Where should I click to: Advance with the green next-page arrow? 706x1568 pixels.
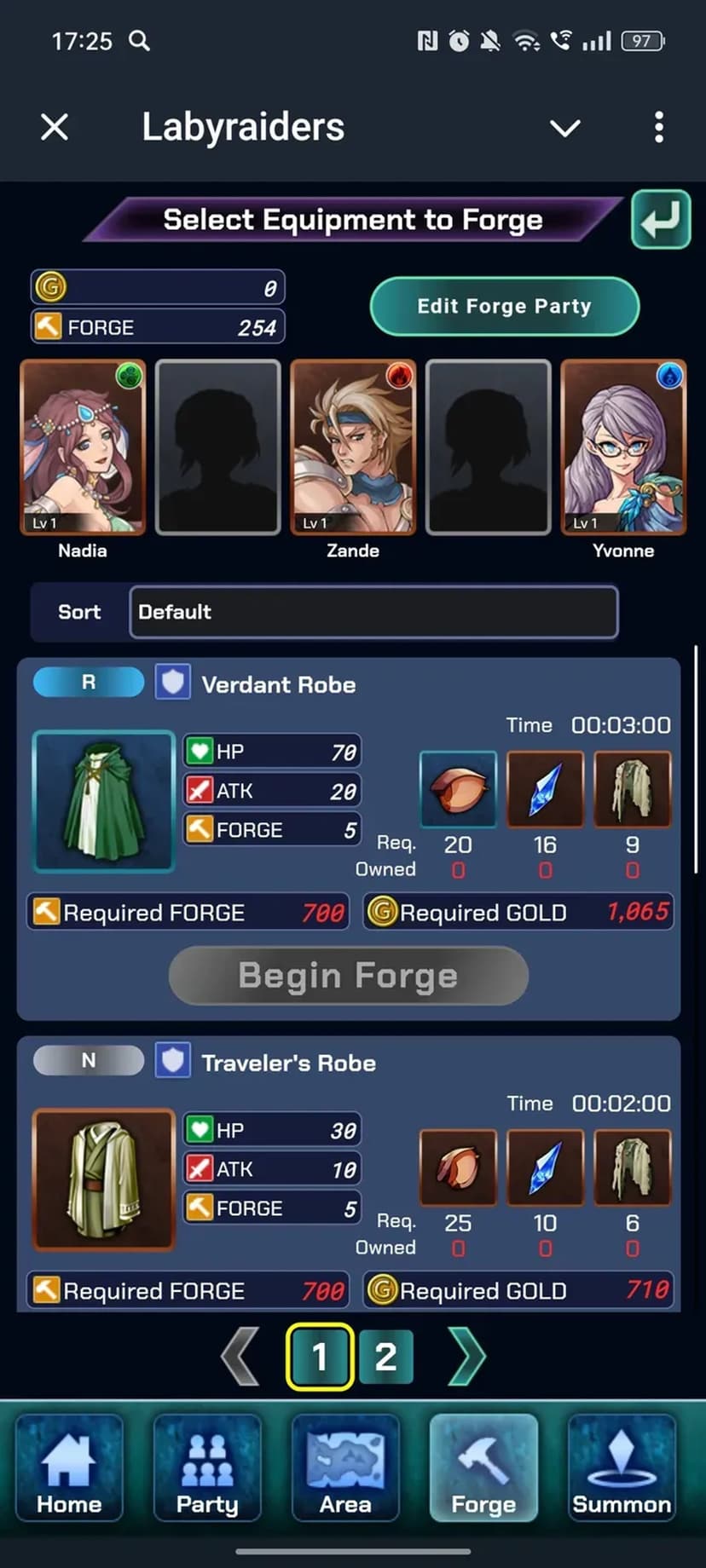click(x=466, y=1357)
